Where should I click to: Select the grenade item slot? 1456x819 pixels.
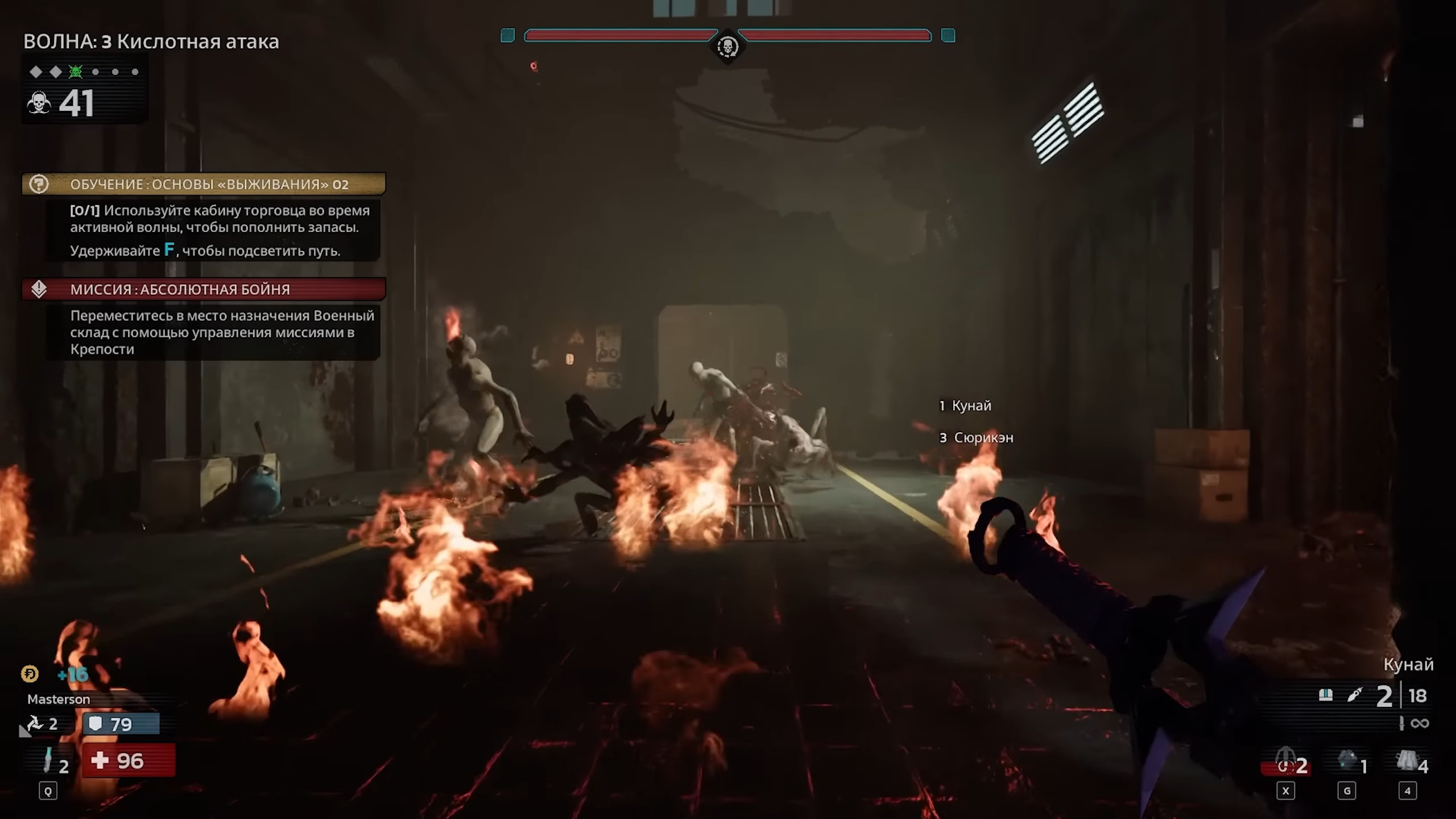(1347, 760)
